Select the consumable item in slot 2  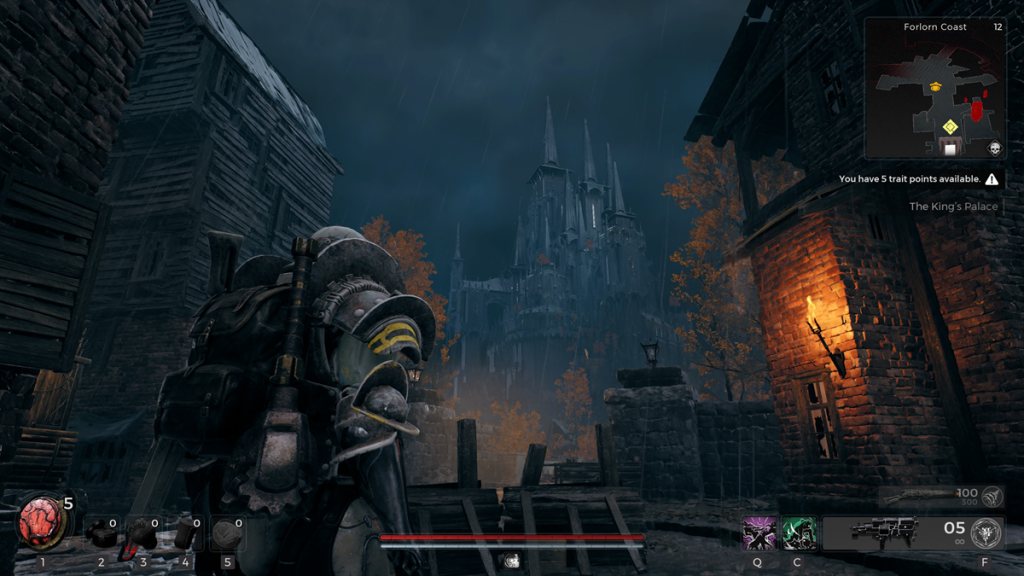point(100,533)
